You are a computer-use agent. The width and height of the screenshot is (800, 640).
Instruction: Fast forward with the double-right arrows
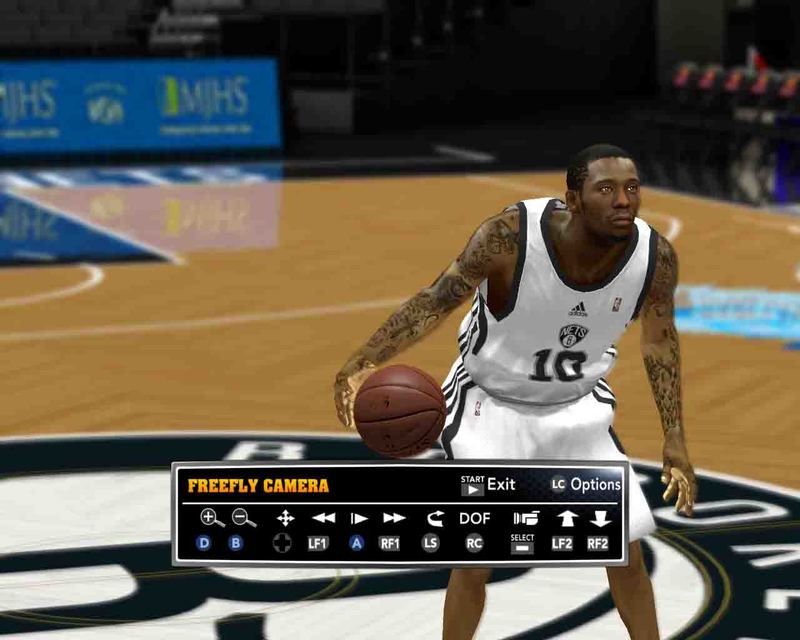(394, 518)
